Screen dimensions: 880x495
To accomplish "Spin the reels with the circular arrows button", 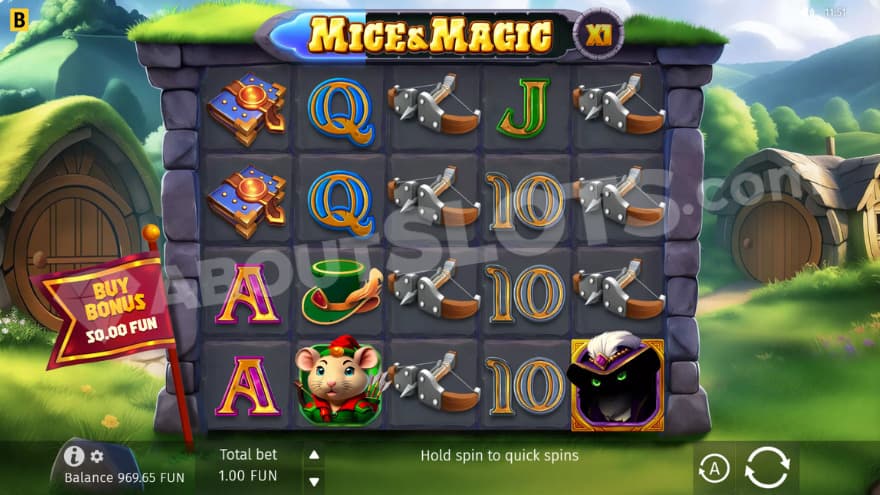I will pos(767,467).
